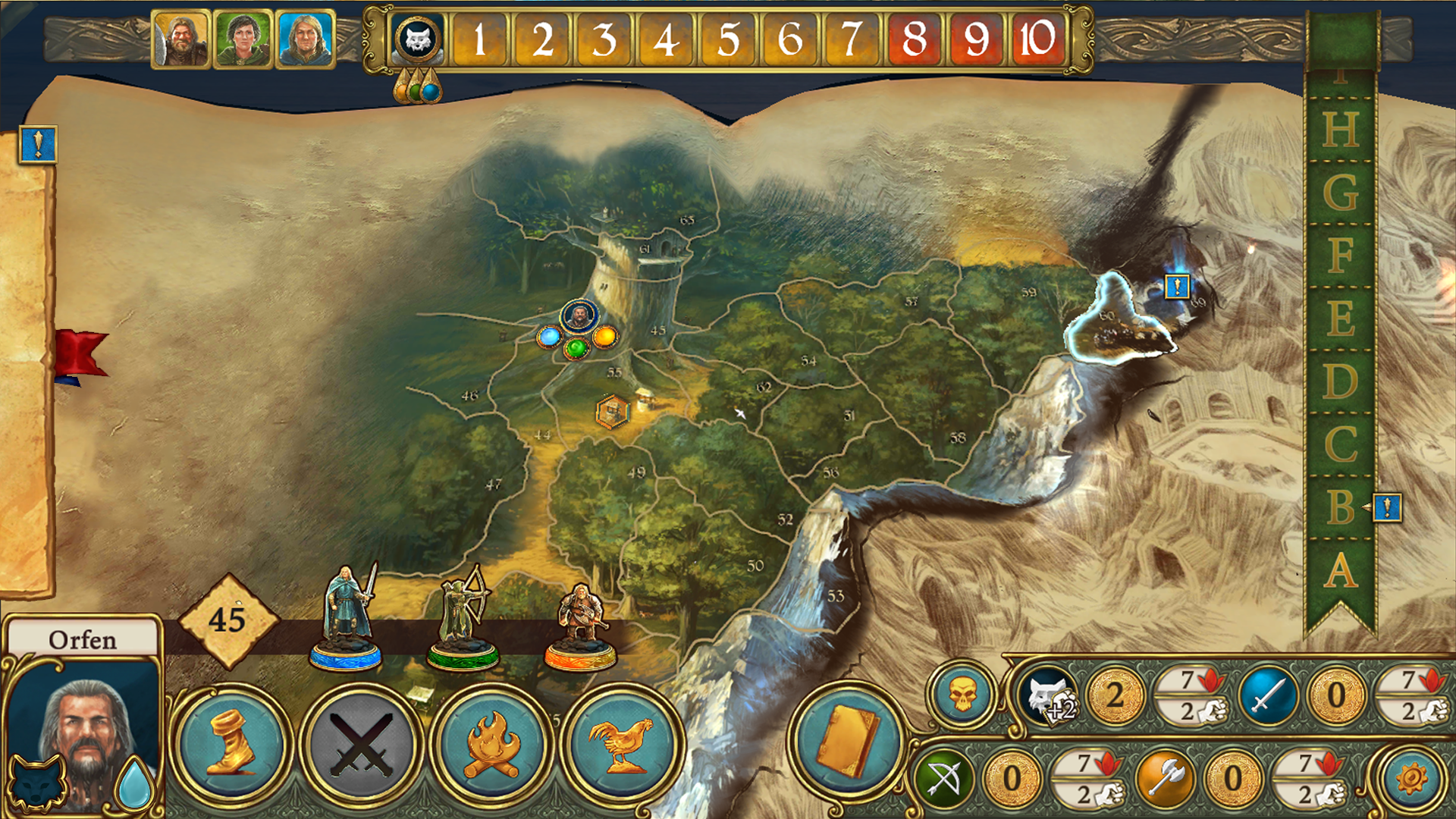
Task: Open the exclamation marker on left parchment
Action: pyautogui.click(x=38, y=144)
